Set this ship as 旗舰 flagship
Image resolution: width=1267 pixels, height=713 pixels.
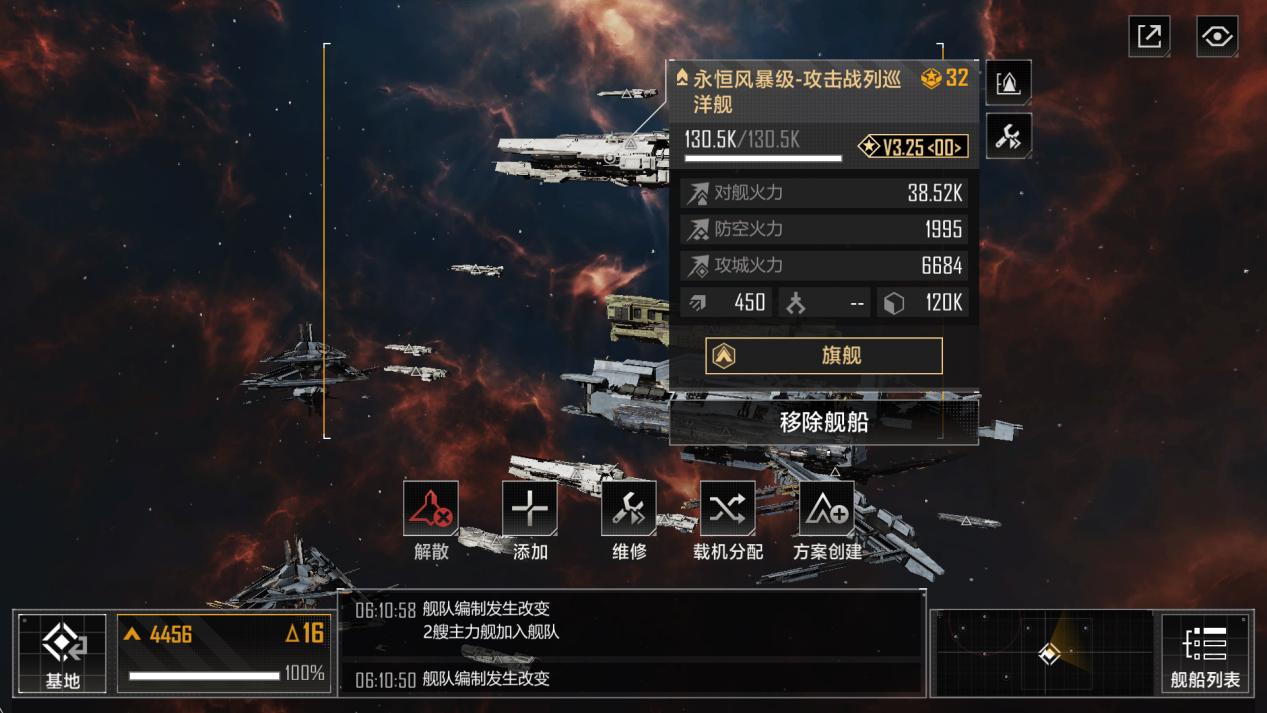click(823, 356)
